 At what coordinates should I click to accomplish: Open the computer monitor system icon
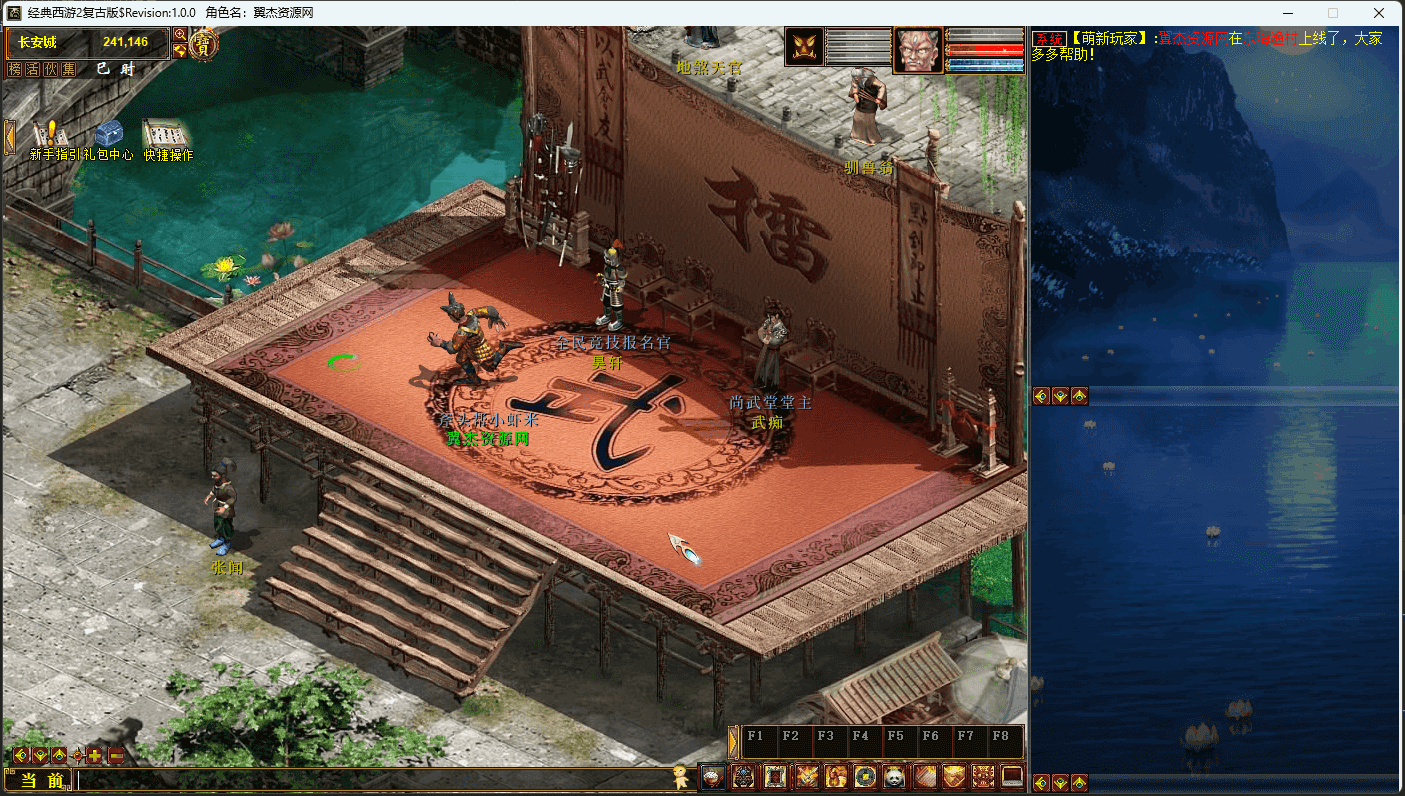1012,776
